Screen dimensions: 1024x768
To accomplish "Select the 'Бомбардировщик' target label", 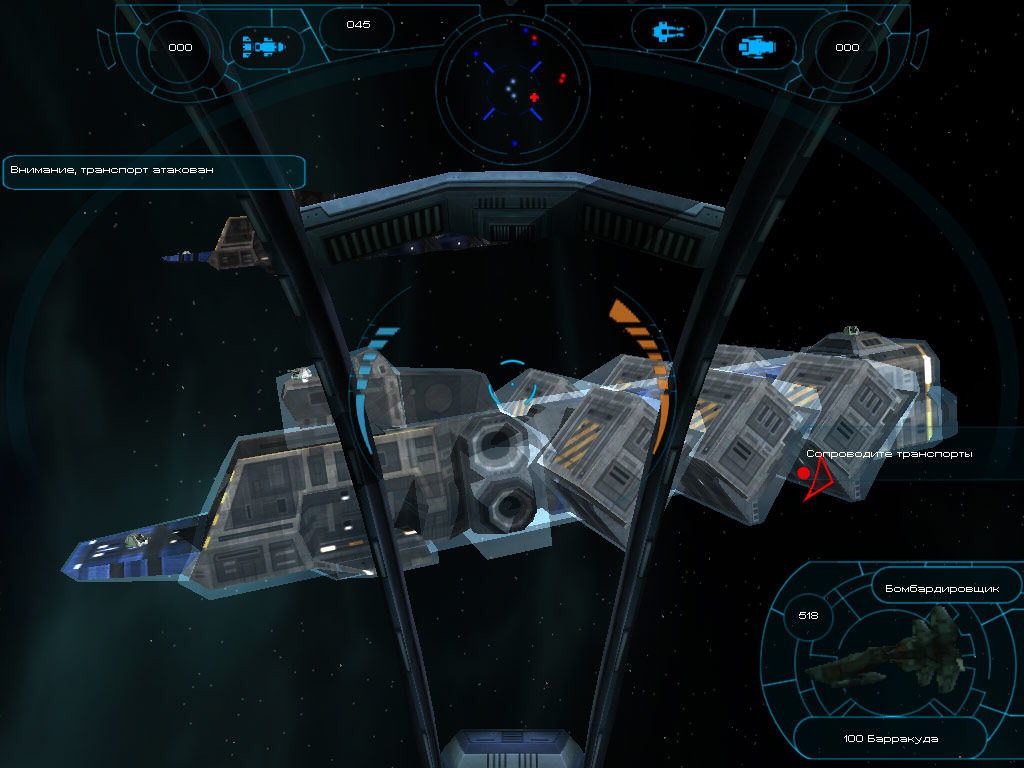I will pos(942,589).
